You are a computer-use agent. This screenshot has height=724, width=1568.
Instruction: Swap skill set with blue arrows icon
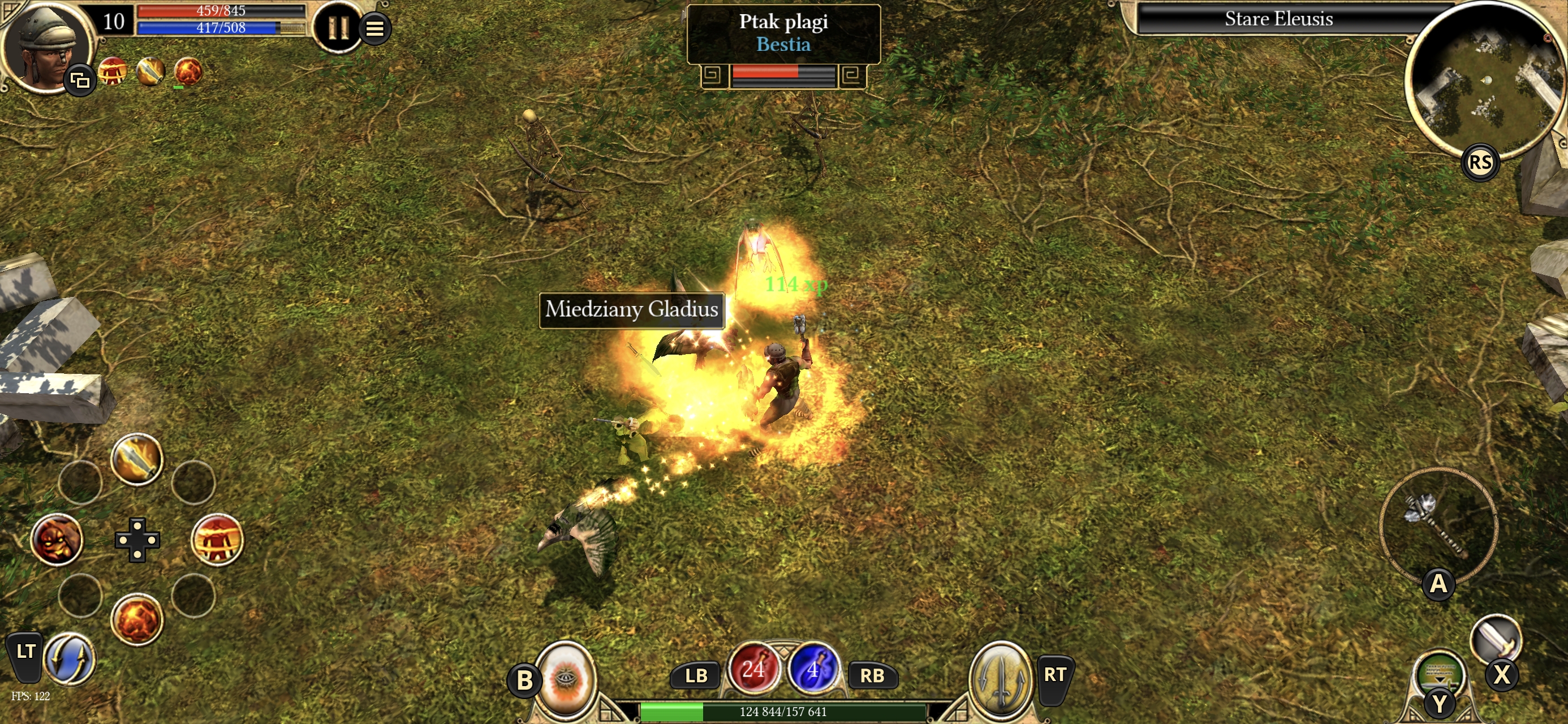pyautogui.click(x=70, y=659)
